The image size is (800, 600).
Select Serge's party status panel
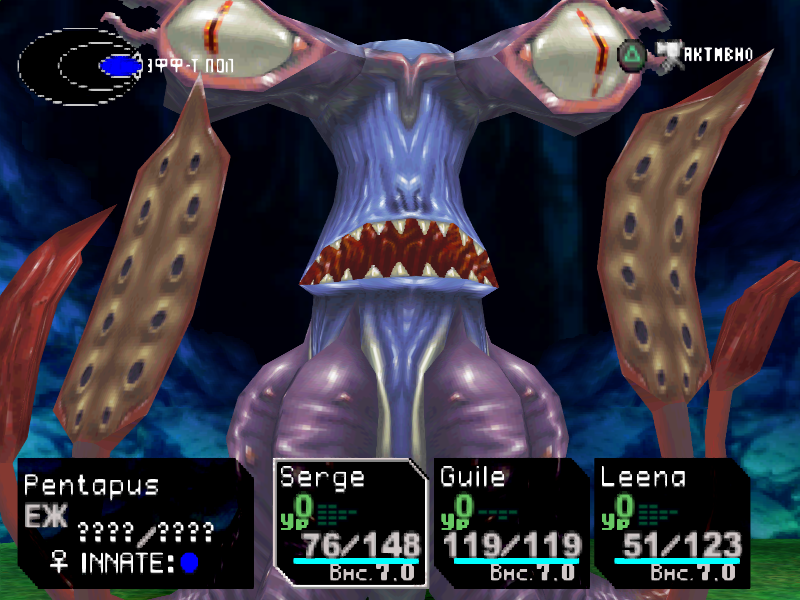tap(350, 522)
